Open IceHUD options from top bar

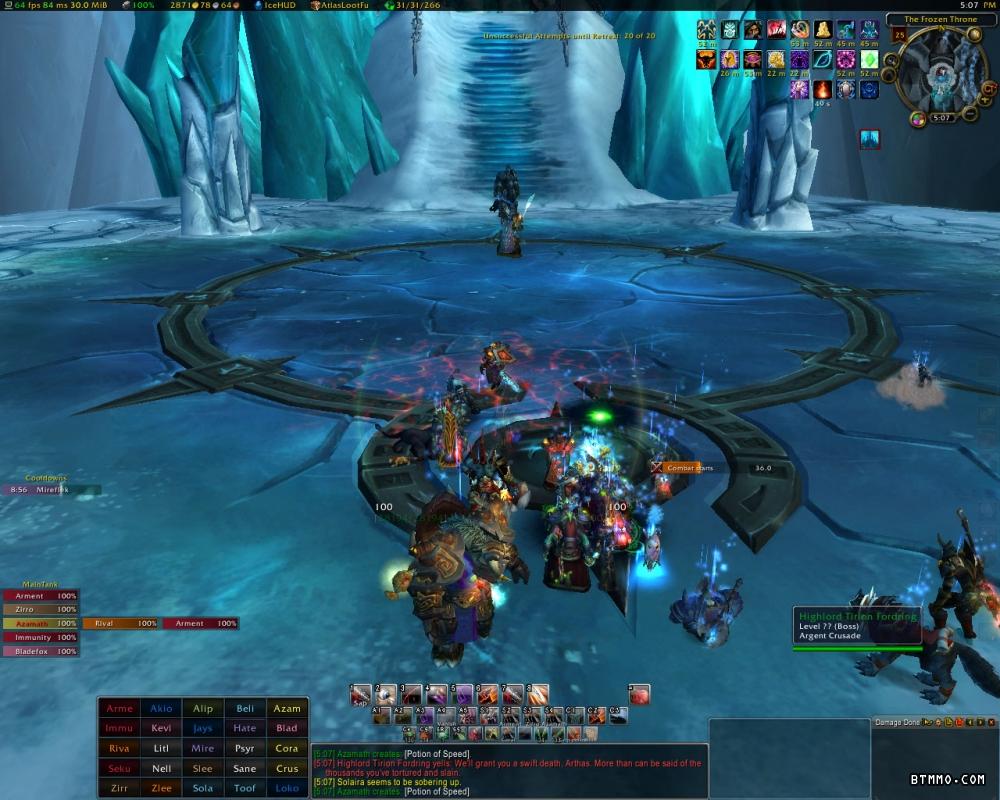click(x=278, y=6)
